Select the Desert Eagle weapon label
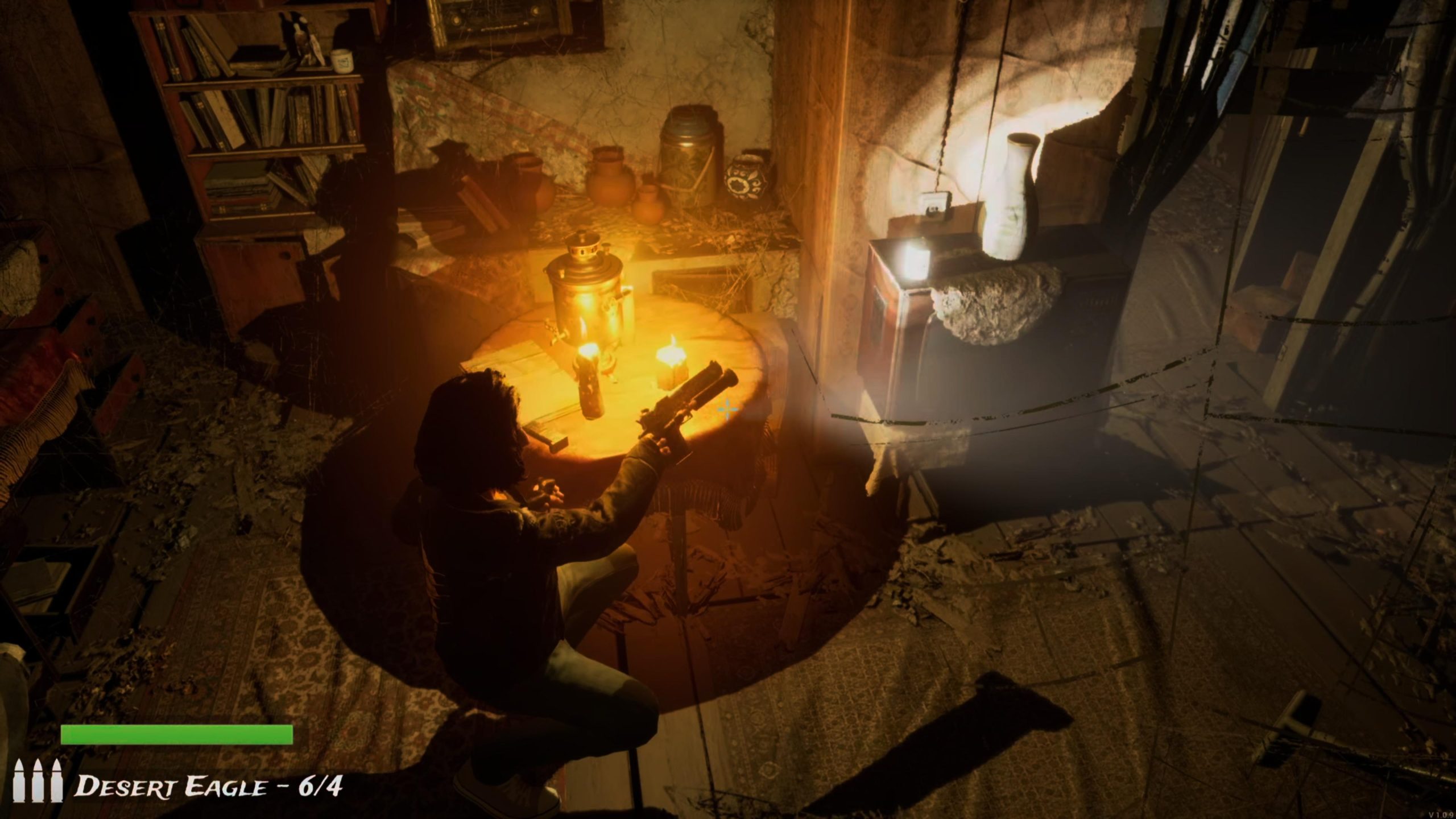 coord(209,787)
